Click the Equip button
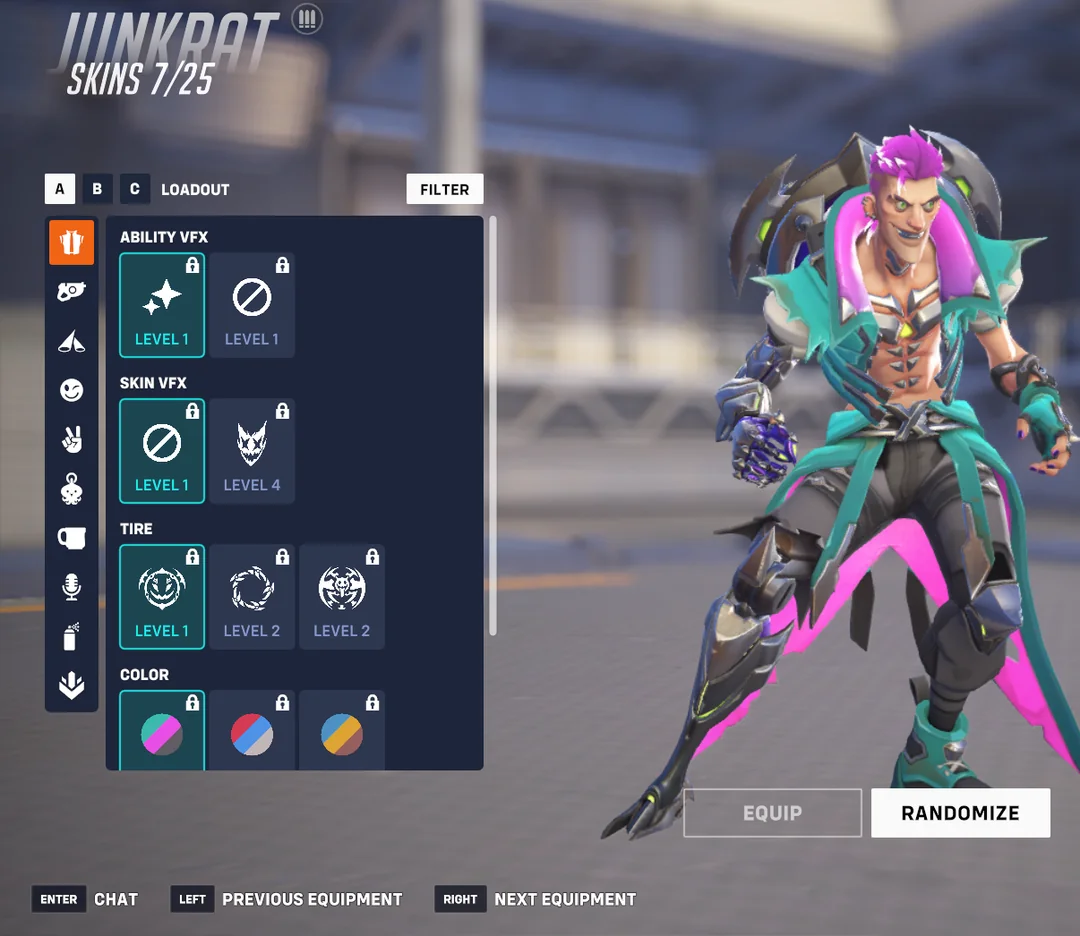This screenshot has width=1080, height=936. (x=772, y=813)
